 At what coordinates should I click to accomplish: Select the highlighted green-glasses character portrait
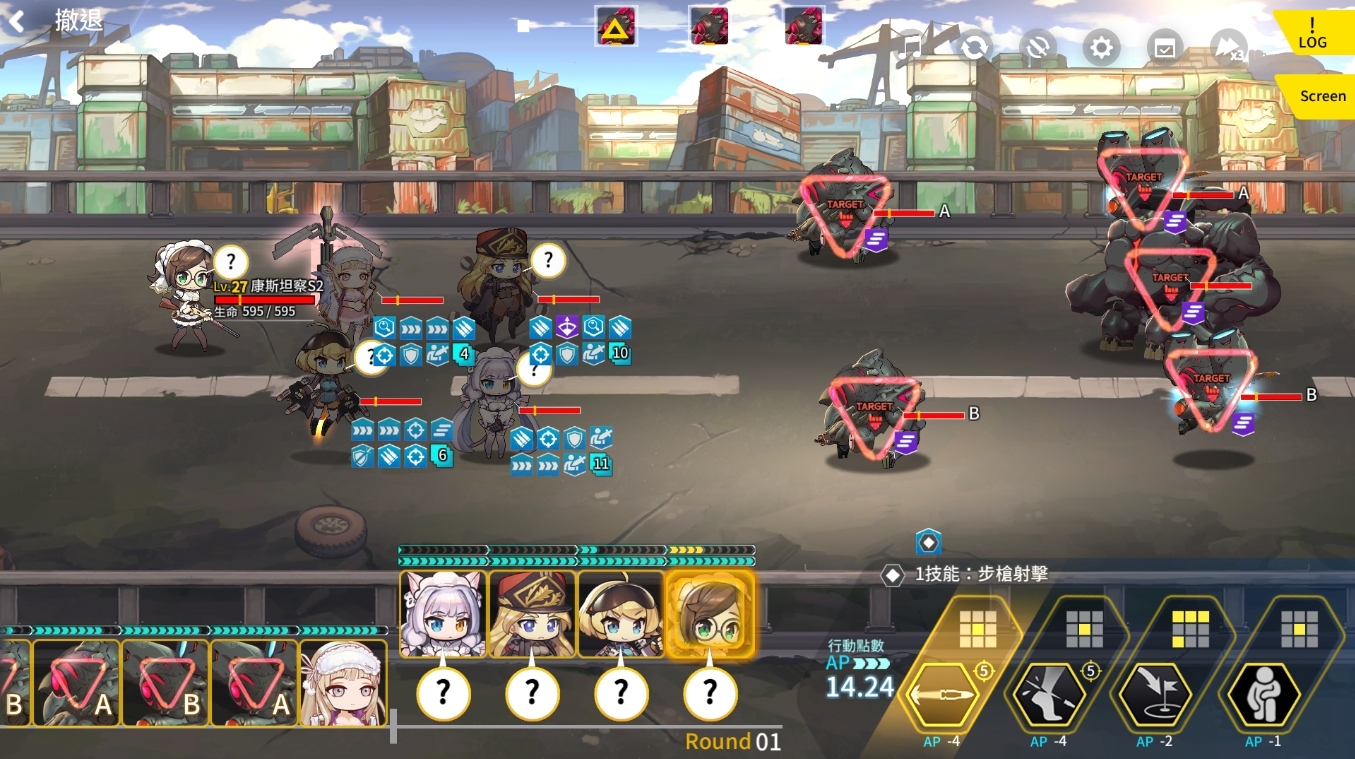coord(710,612)
